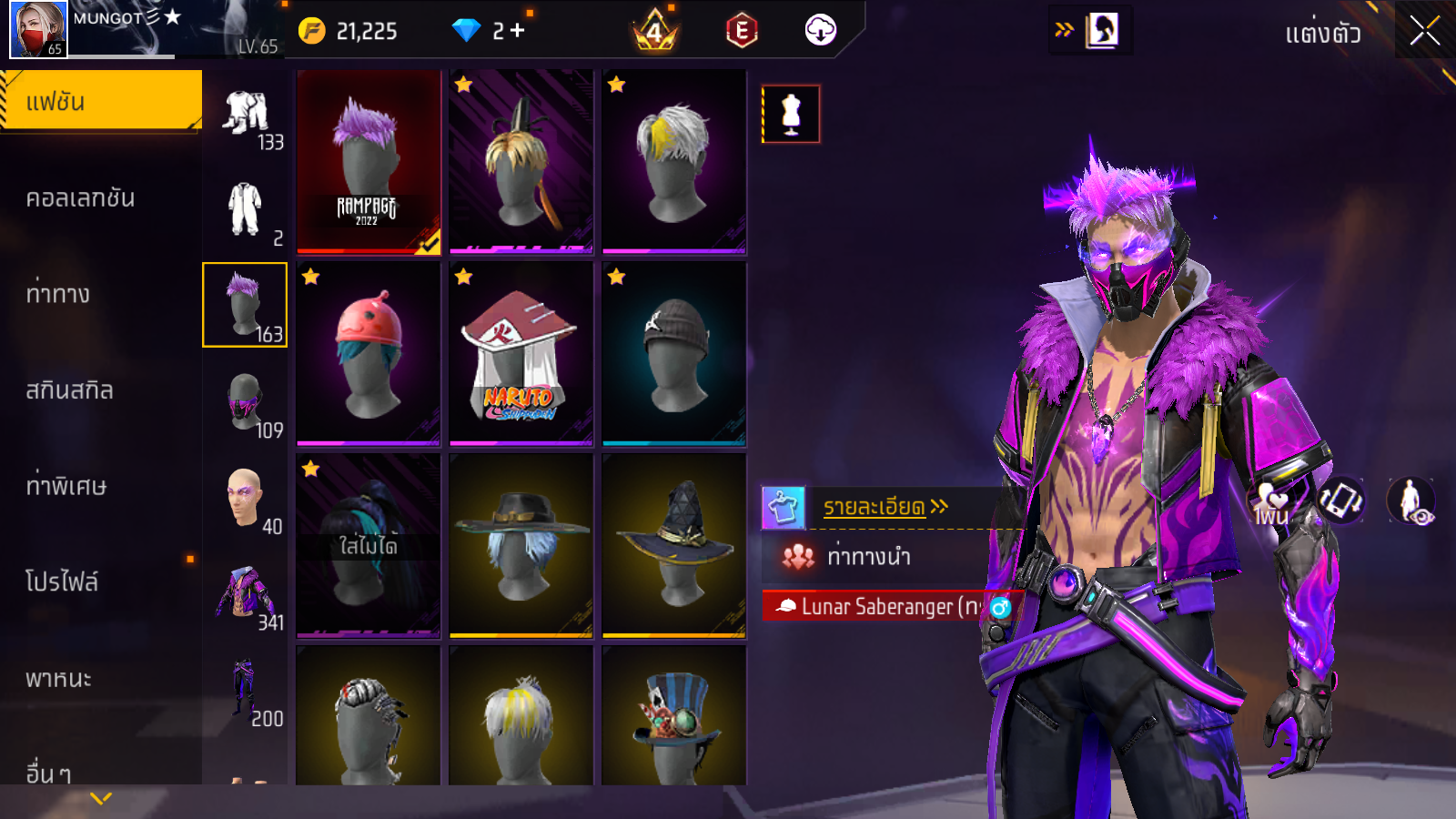Select the pointed witch hat
The image size is (1456, 819).
(673, 545)
